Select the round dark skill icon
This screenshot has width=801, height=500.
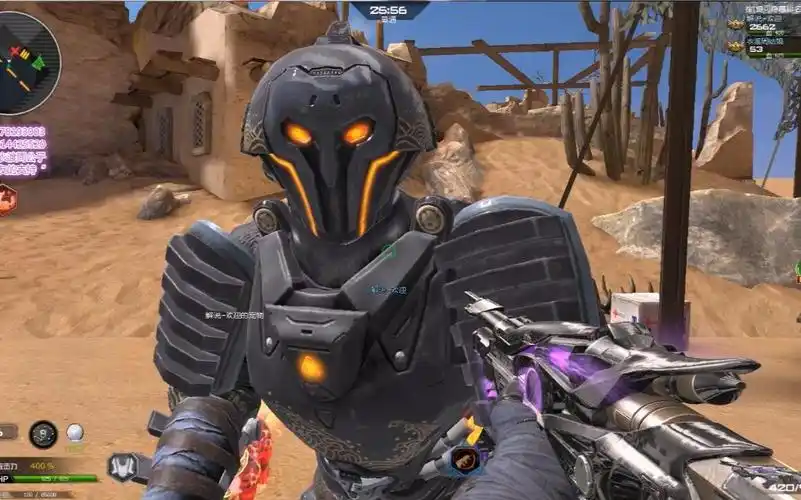[43, 434]
